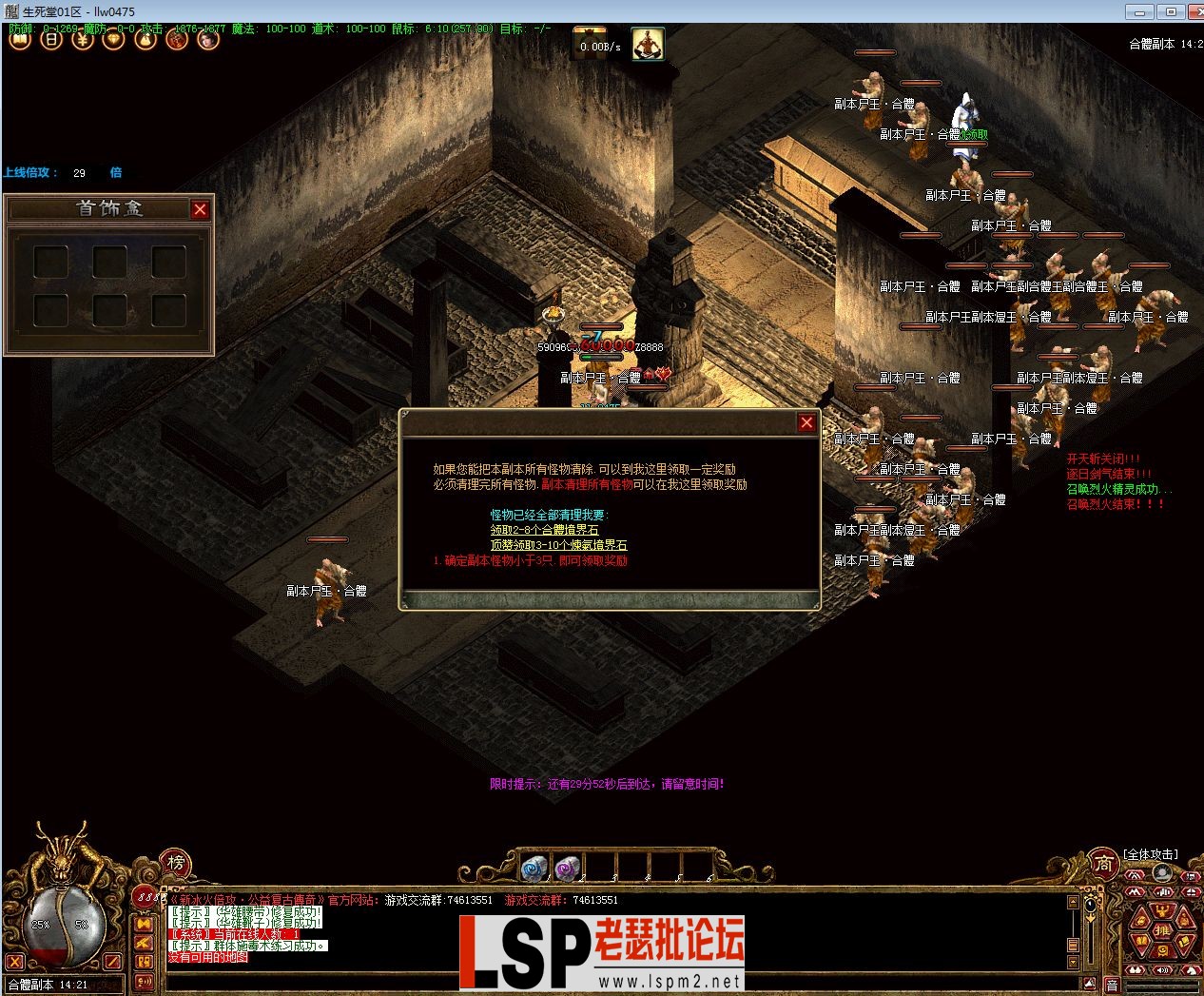Open the 榜 ranking button
The height and width of the screenshot is (996, 1204).
(x=176, y=863)
